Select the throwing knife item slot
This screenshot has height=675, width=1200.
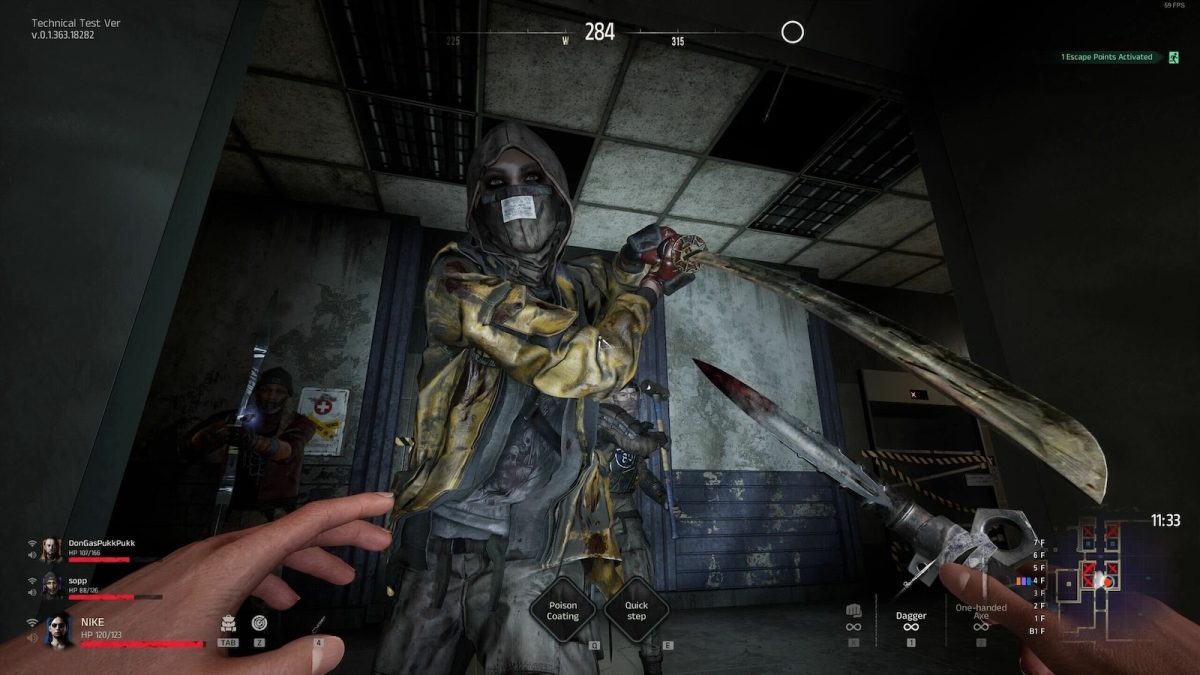(x=318, y=625)
